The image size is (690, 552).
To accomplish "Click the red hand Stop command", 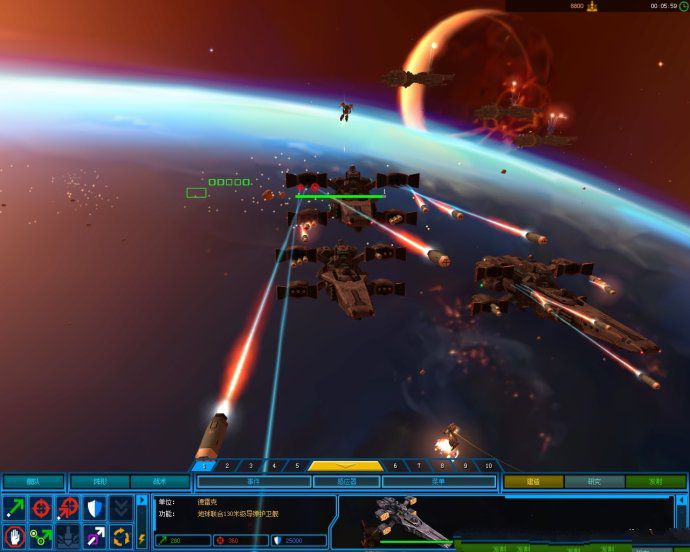I will [x=14, y=536].
